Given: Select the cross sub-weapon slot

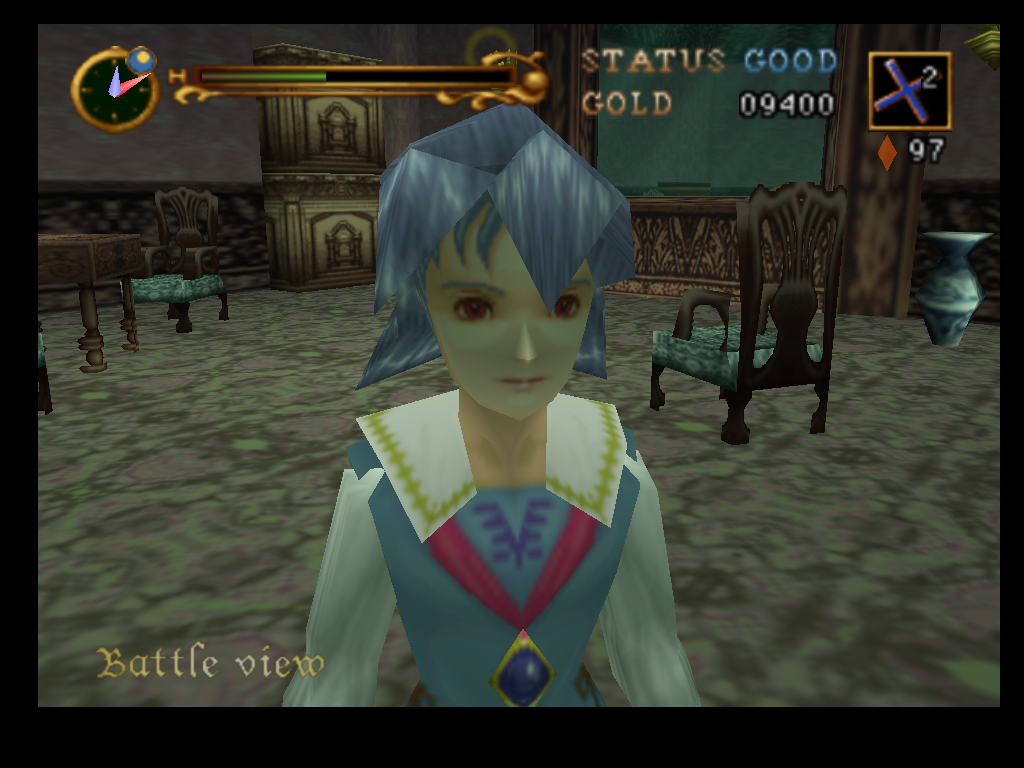Looking at the screenshot, I should click(909, 91).
